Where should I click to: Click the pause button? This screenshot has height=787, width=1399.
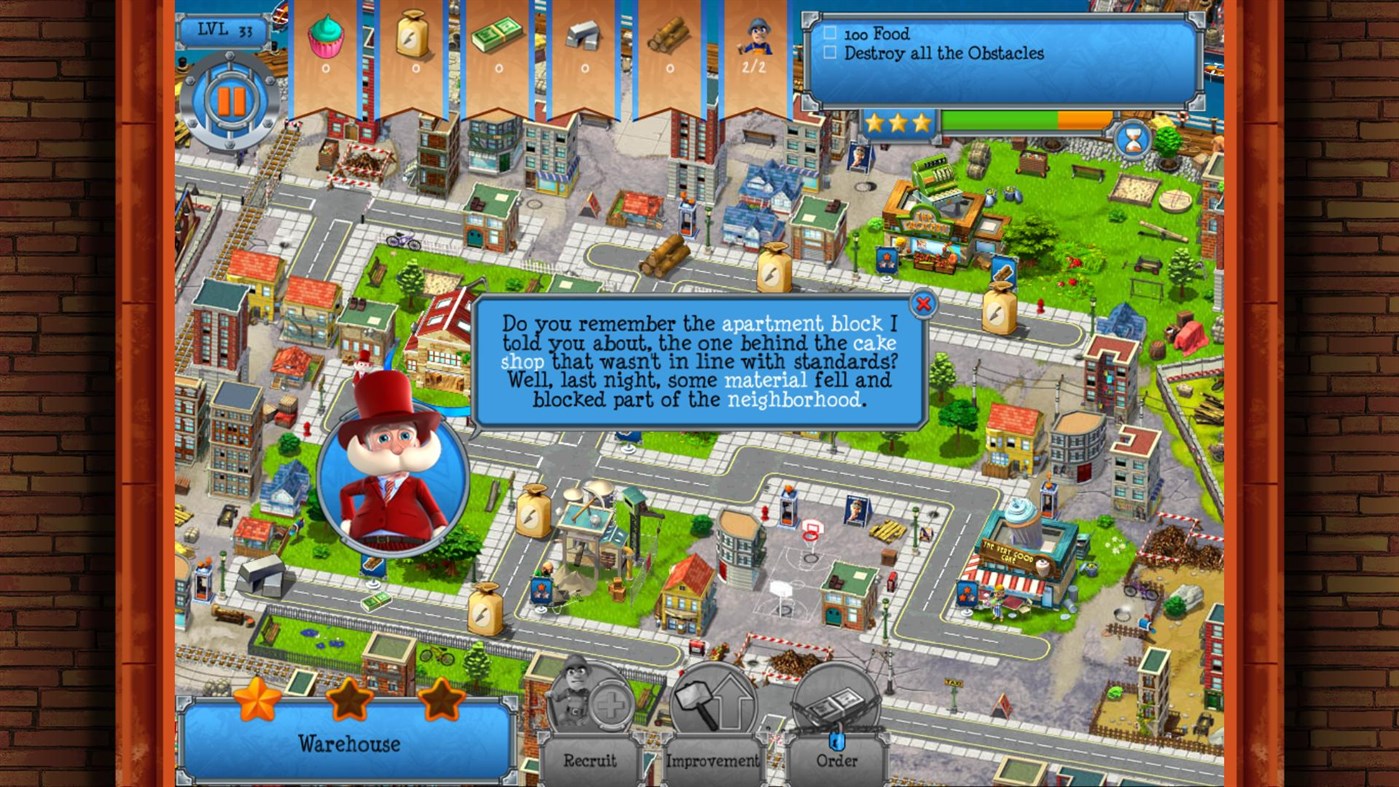pos(229,97)
